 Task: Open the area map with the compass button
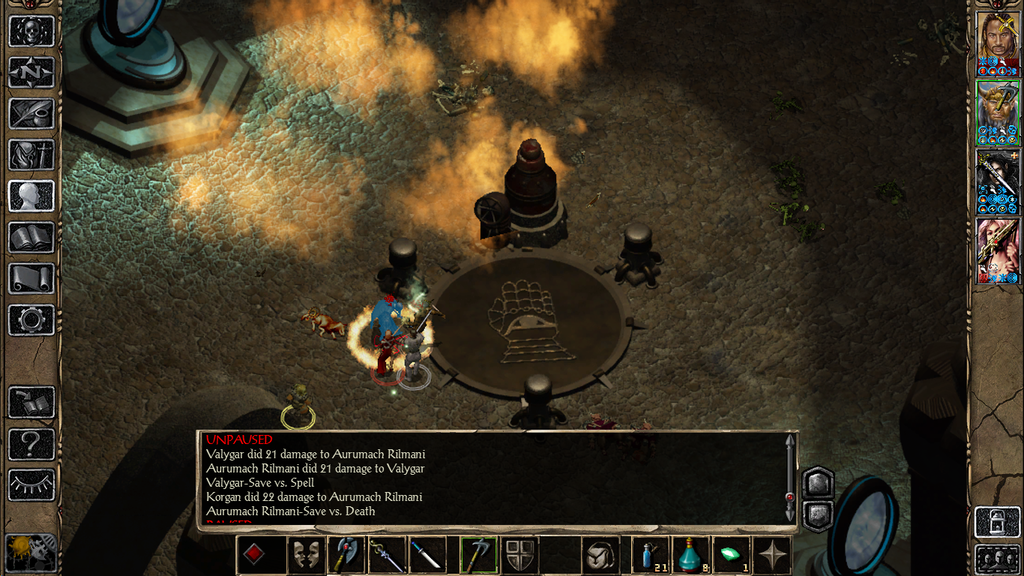point(31,72)
